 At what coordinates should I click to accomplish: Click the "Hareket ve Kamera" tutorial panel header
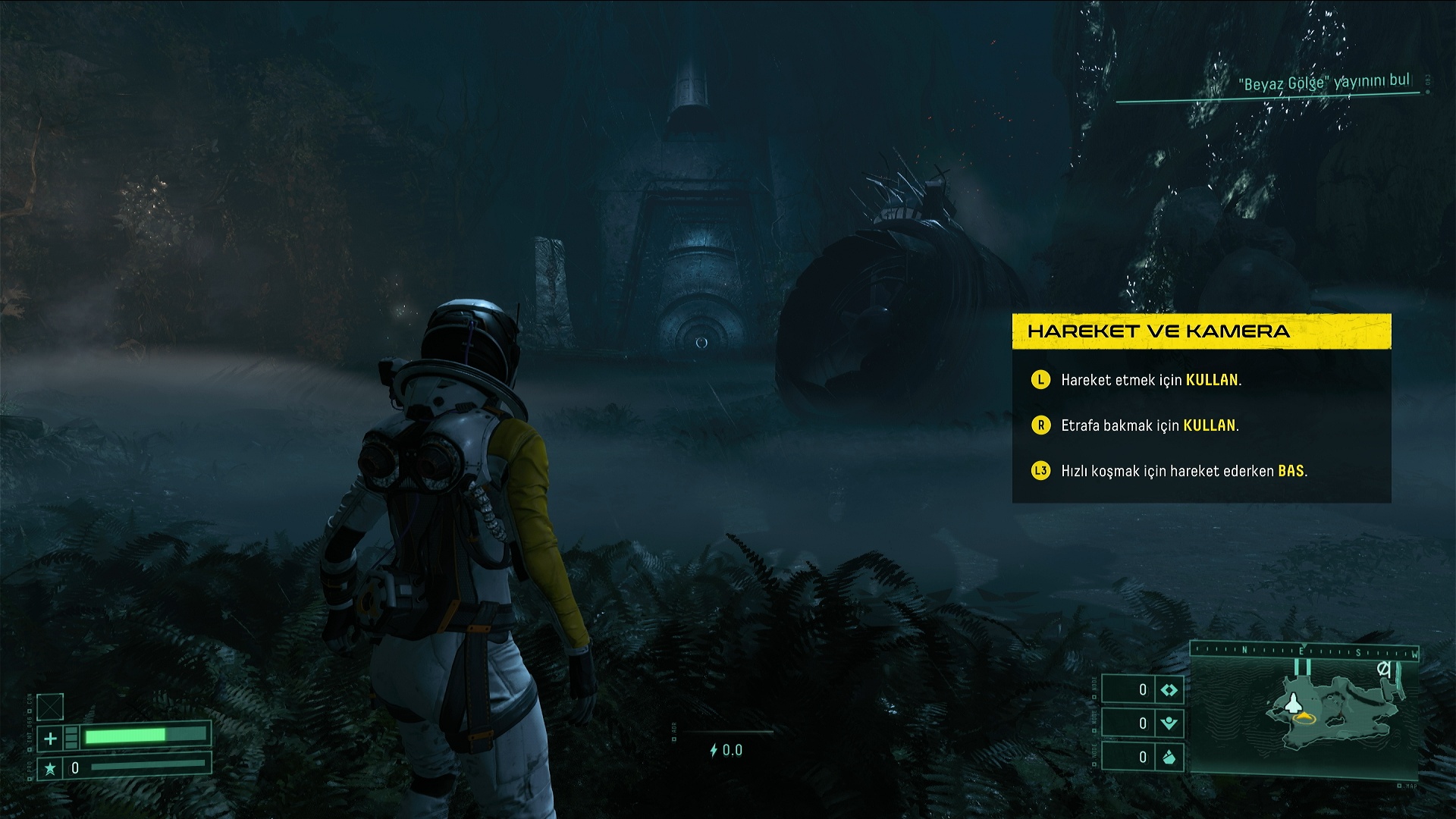pos(1201,331)
